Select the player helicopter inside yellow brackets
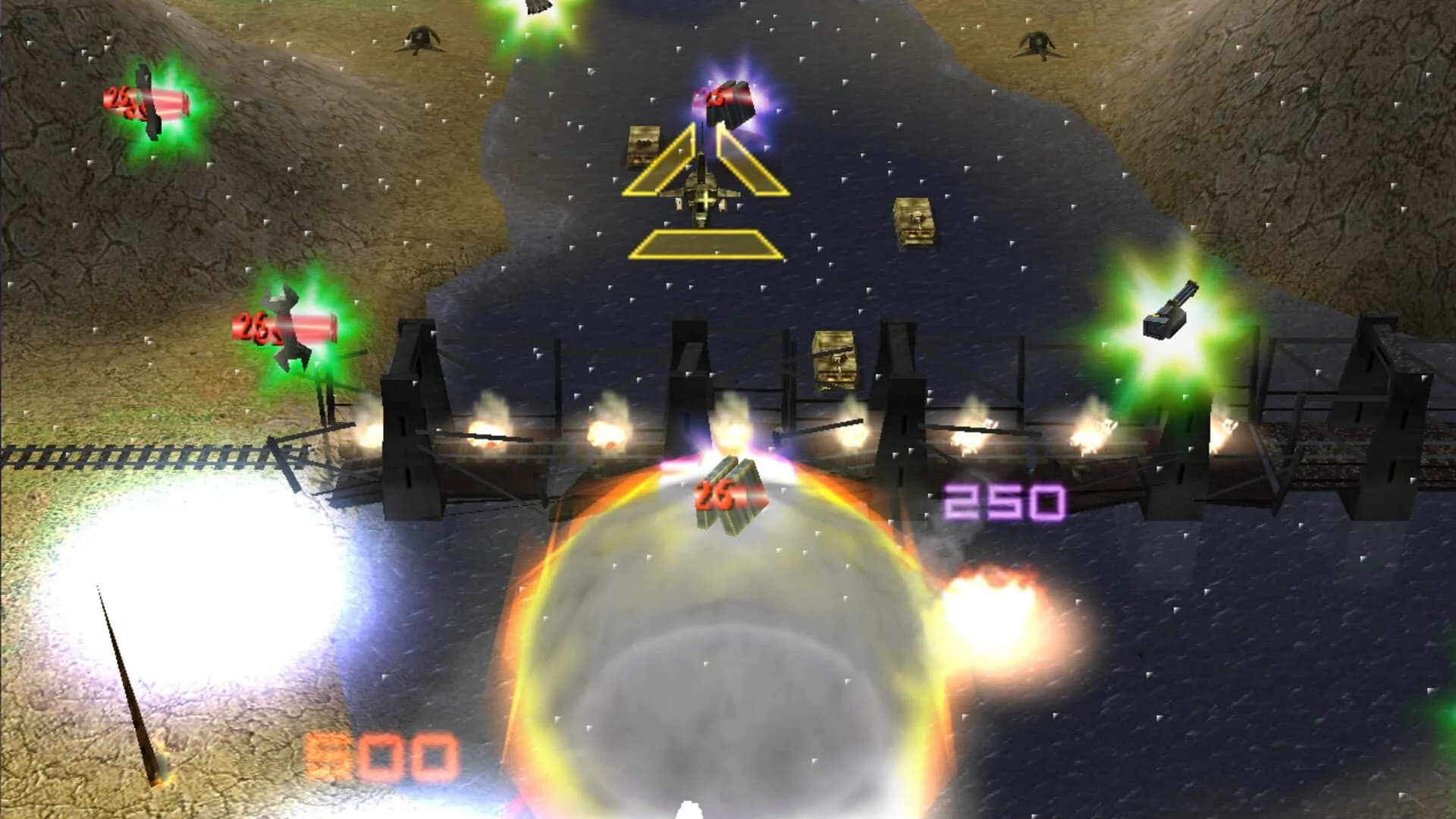The image size is (1456, 819). point(705,201)
